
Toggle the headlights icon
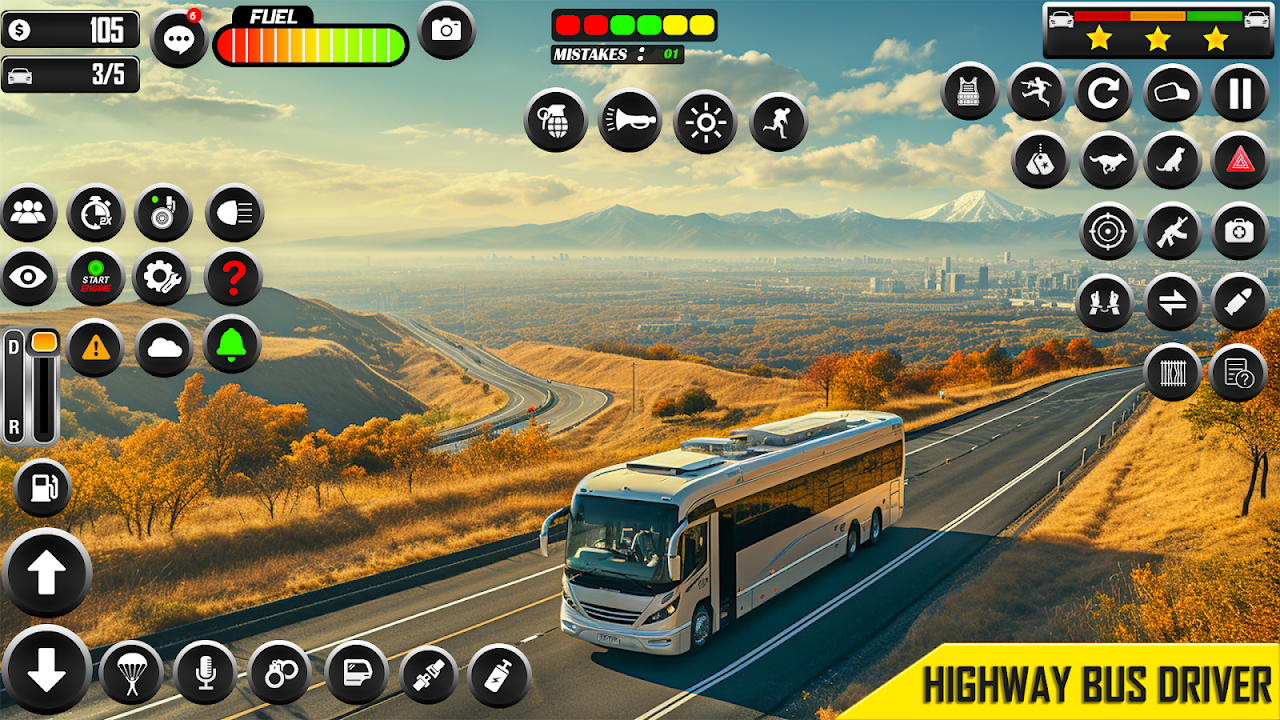[x=234, y=213]
